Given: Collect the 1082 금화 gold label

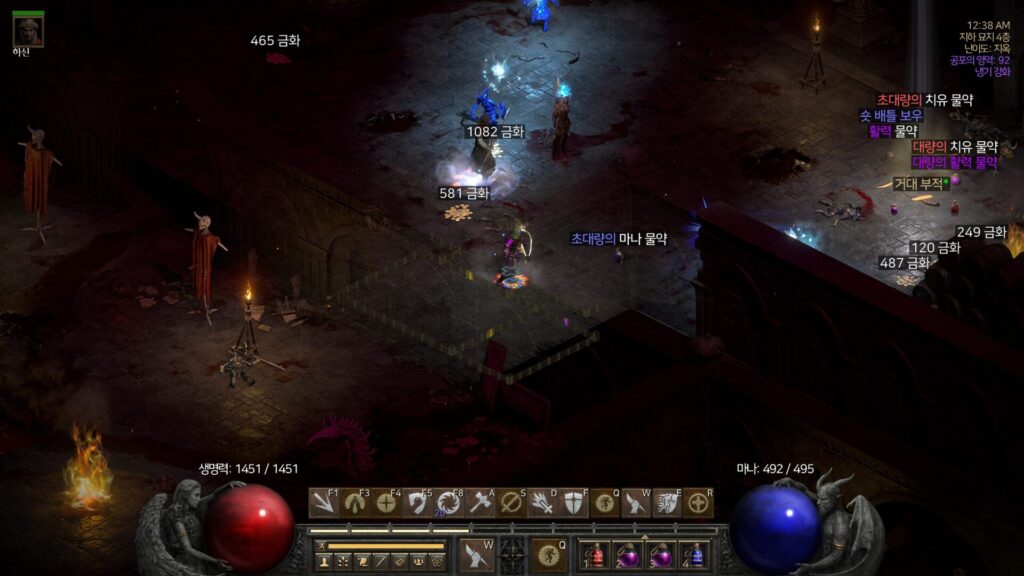Looking at the screenshot, I should pos(494,132).
